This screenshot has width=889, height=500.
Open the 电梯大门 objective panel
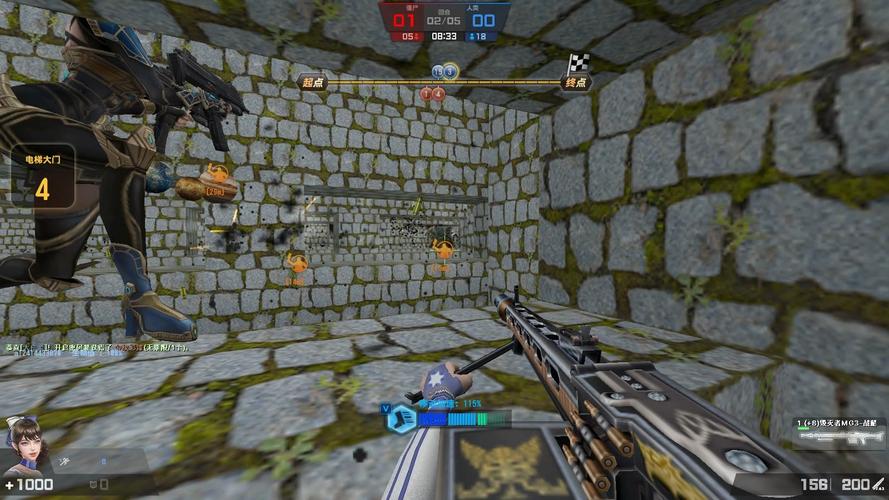coord(42,177)
